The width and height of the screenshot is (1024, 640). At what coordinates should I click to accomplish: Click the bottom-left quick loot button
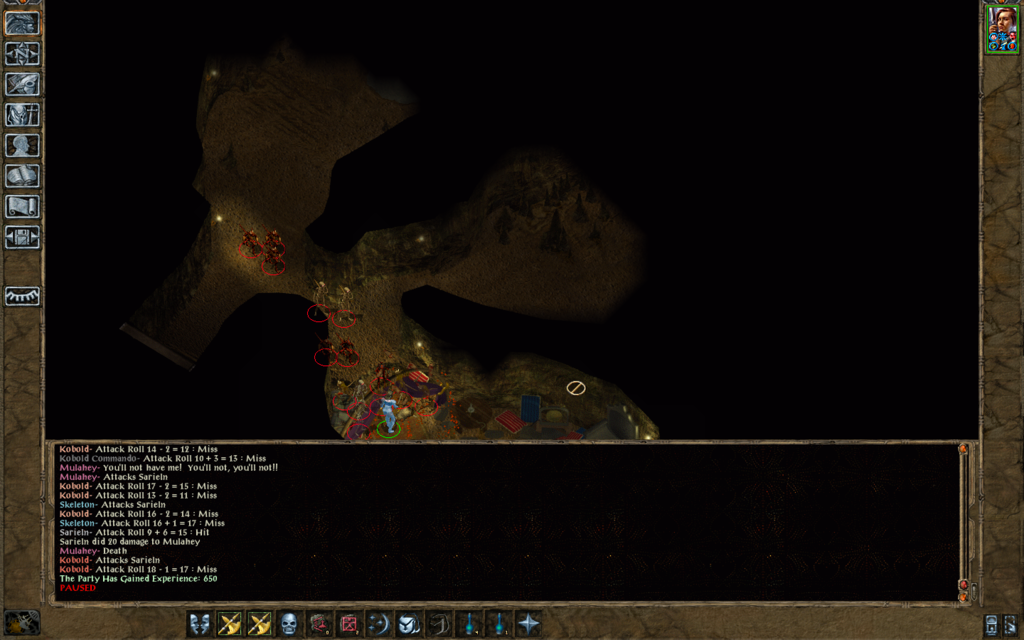22,622
